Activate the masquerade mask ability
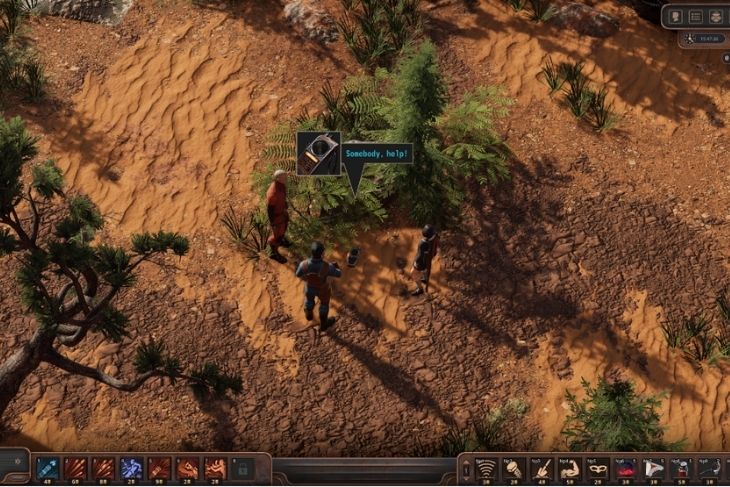 [598, 468]
